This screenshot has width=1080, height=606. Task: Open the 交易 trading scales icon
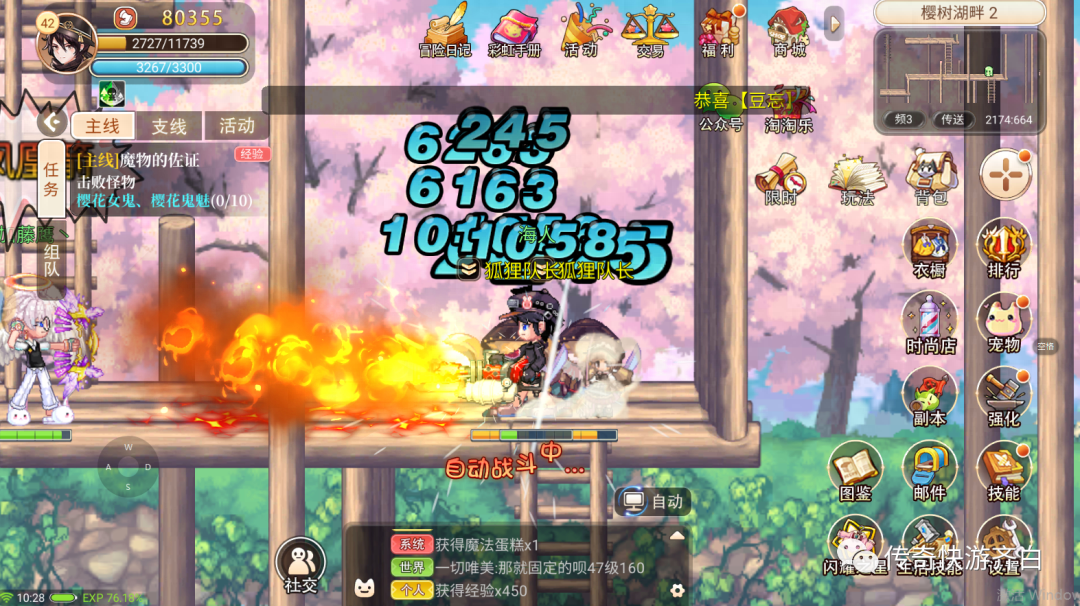tap(649, 30)
